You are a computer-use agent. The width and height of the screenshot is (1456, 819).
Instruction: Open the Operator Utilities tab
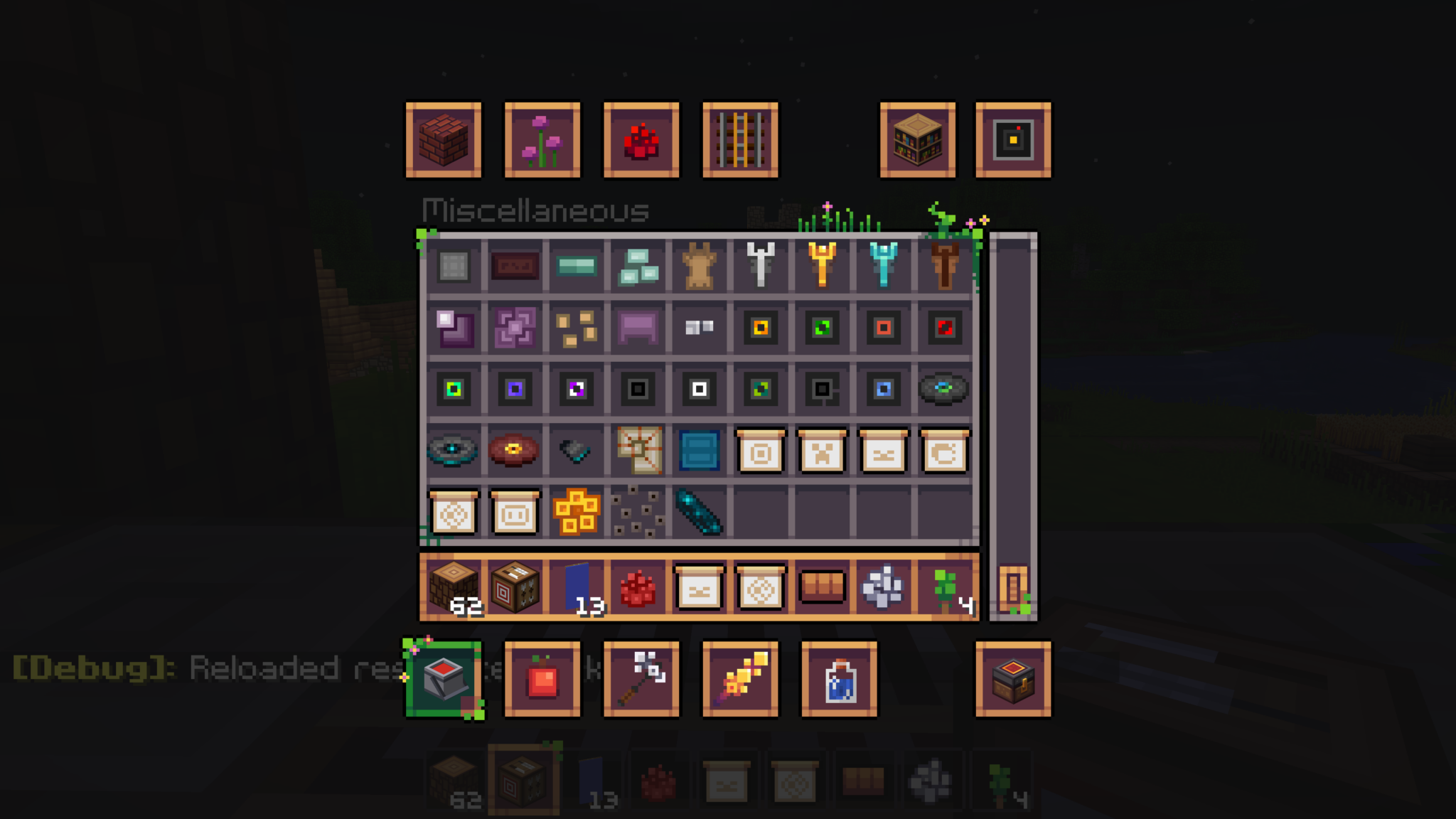tap(1012, 139)
